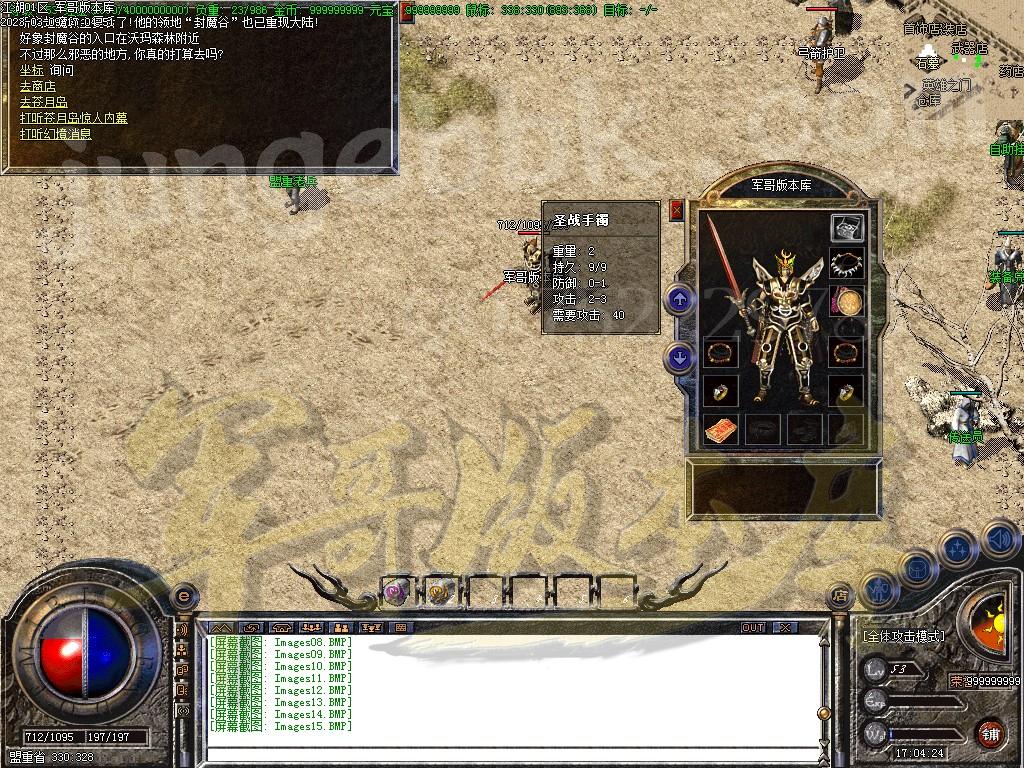Go to the next equipment page with down arrow
Viewport: 1024px width, 768px height.
[679, 357]
